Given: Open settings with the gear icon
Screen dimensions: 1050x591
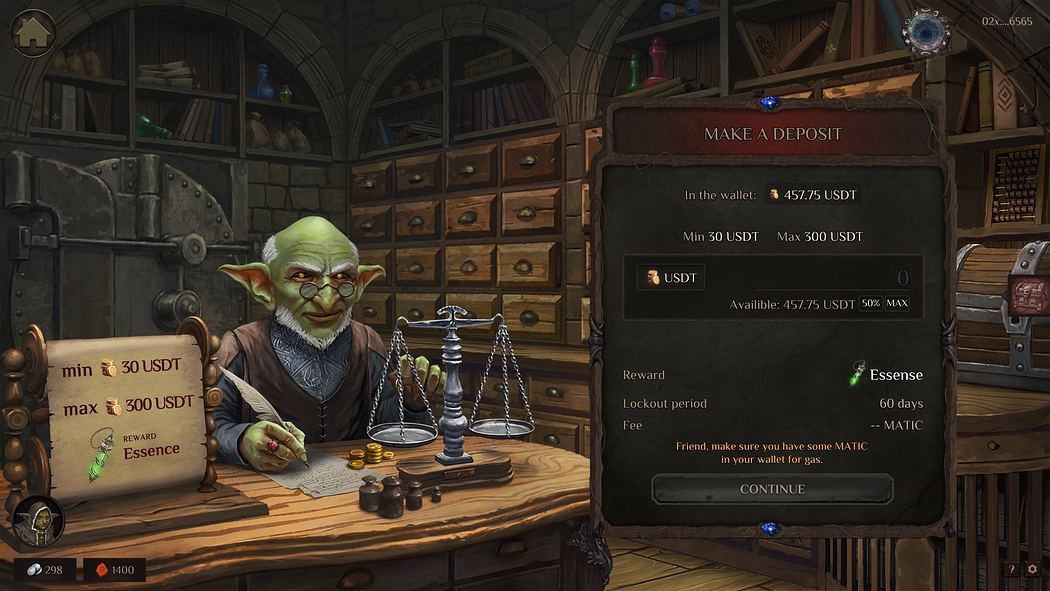Looking at the screenshot, I should coord(1033,569).
